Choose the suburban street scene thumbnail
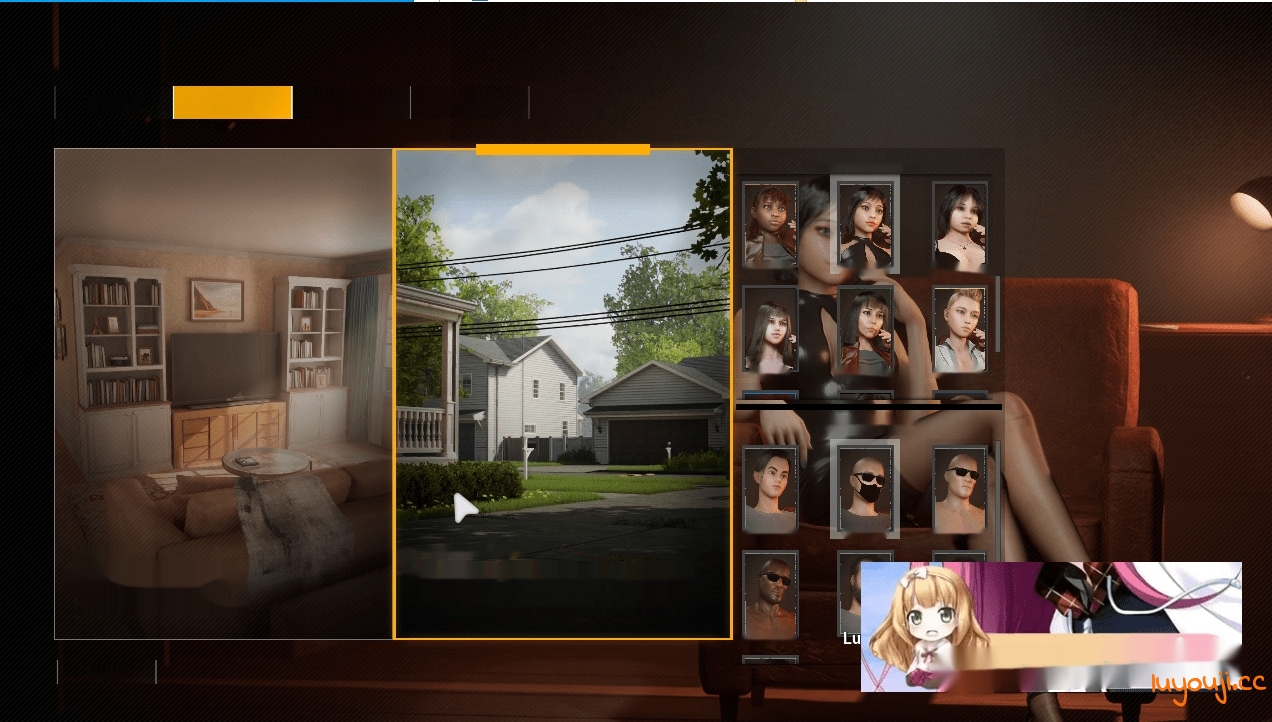Image resolution: width=1272 pixels, height=722 pixels. pyautogui.click(x=563, y=394)
